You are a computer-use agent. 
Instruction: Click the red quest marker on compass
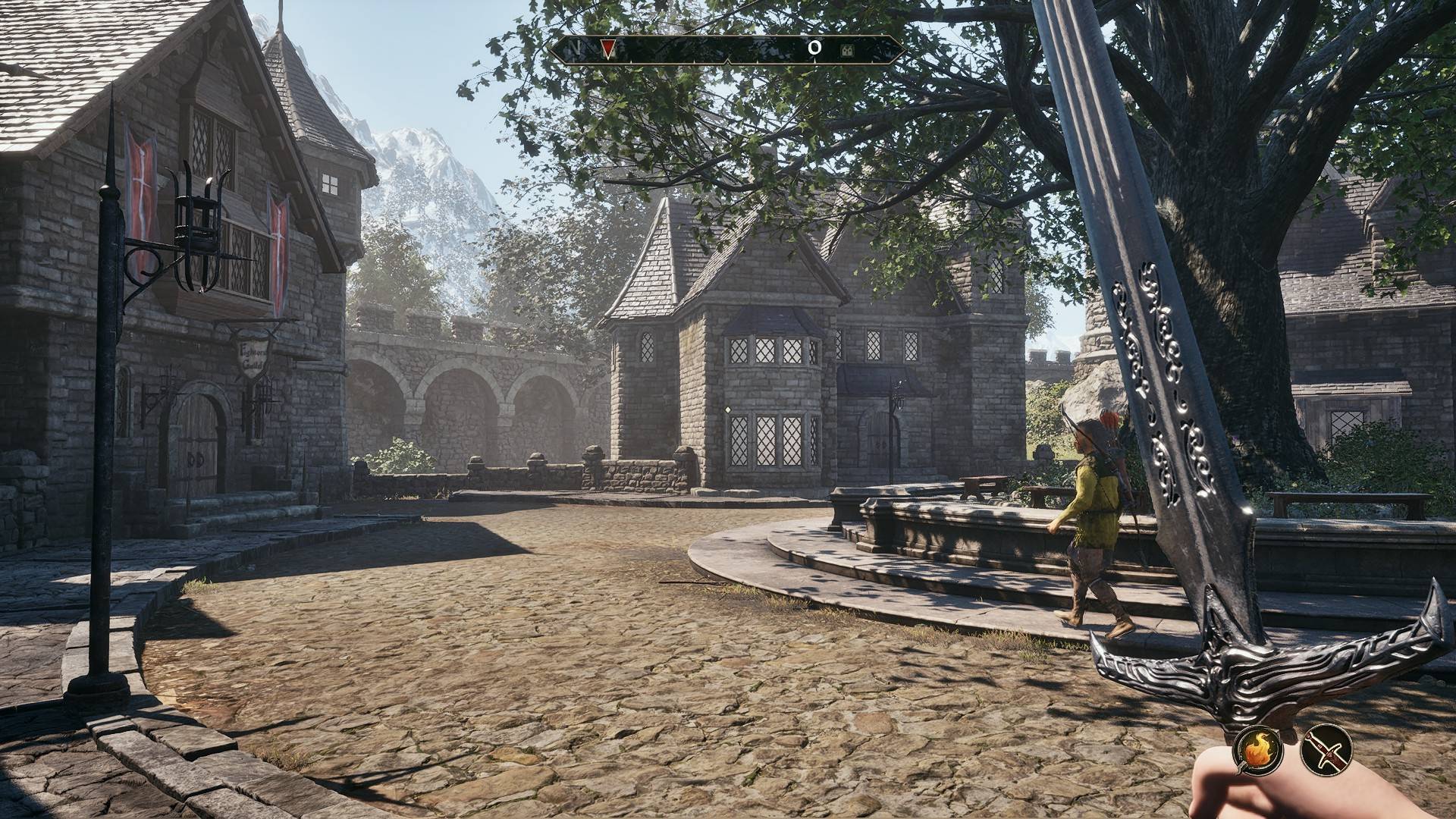(608, 49)
